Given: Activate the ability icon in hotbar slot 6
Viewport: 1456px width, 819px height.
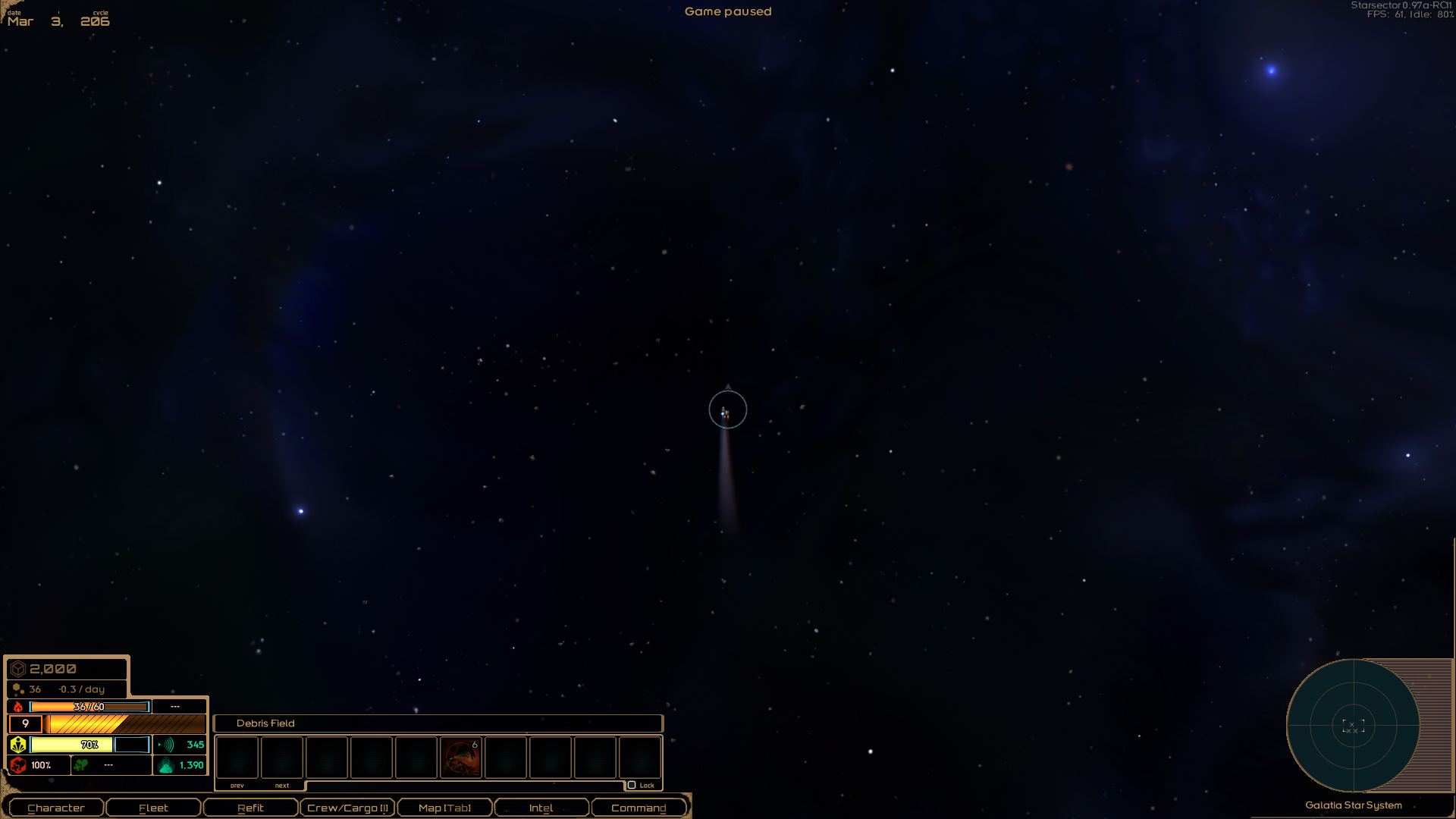Looking at the screenshot, I should click(x=461, y=758).
